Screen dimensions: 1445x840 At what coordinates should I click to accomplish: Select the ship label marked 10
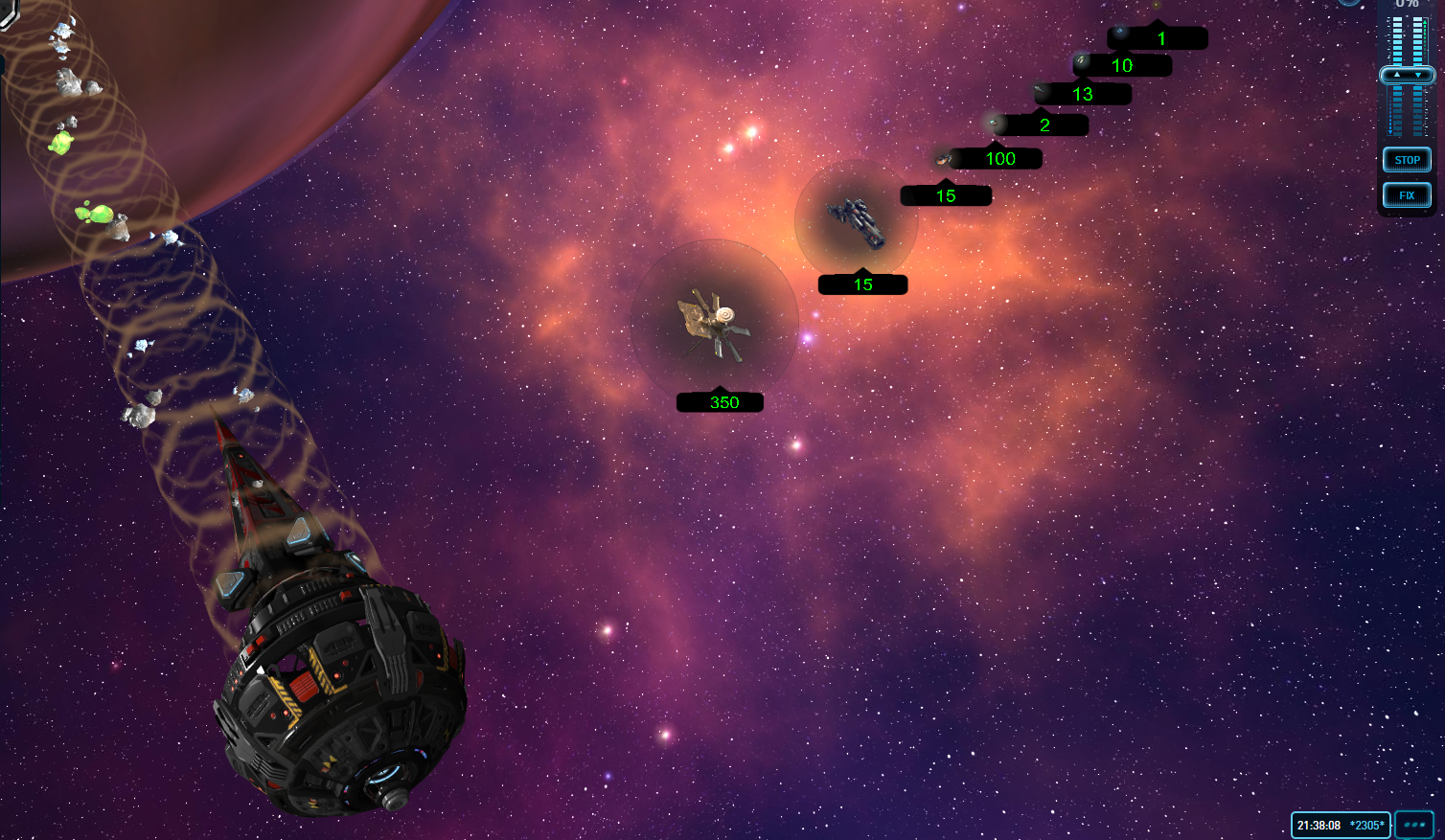tap(1122, 65)
